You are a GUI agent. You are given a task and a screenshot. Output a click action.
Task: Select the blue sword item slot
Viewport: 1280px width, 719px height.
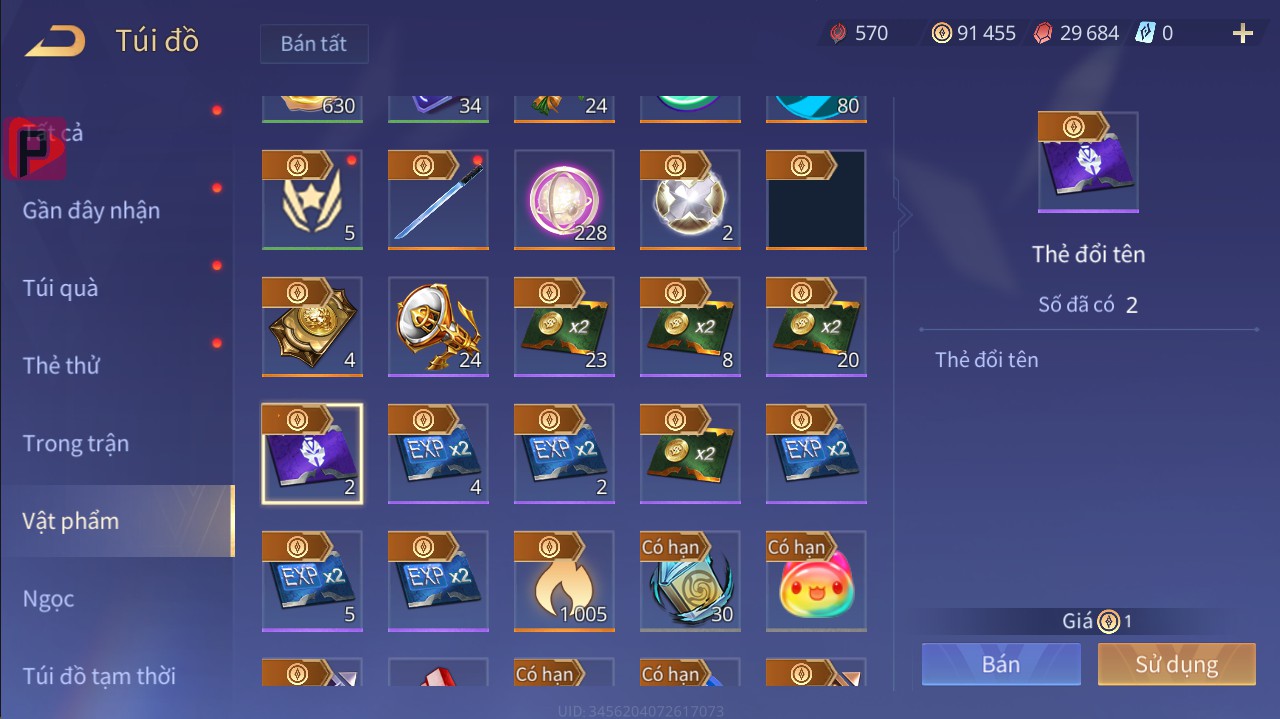point(438,200)
